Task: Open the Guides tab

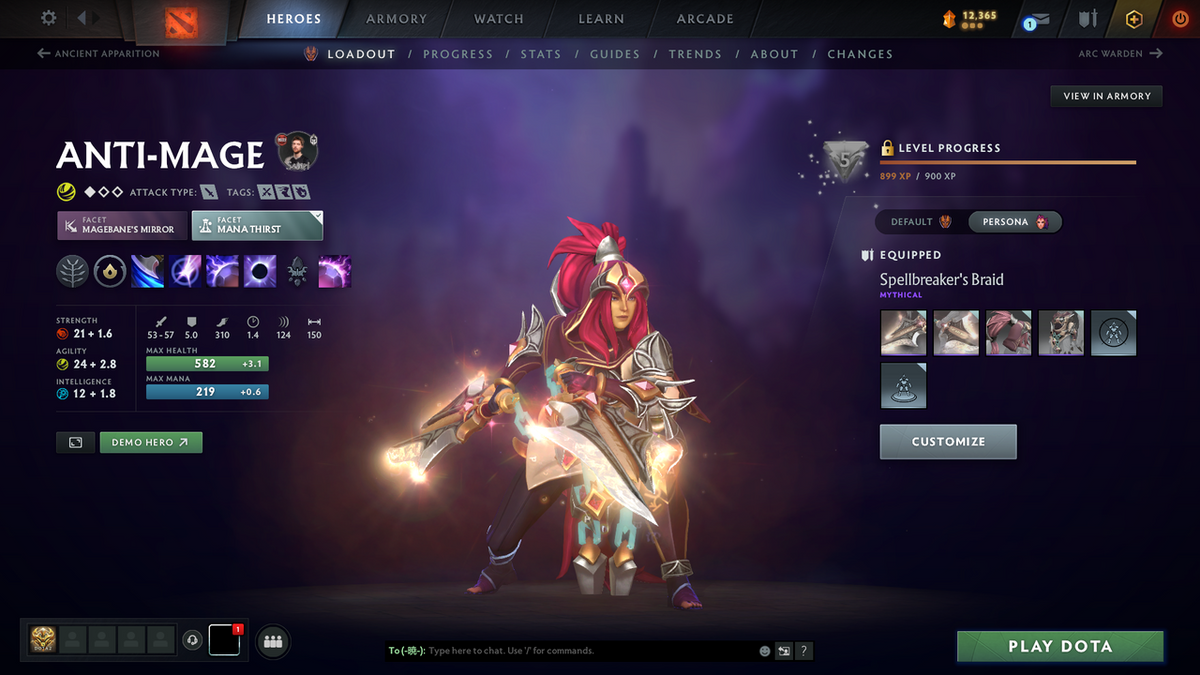Action: pos(615,54)
